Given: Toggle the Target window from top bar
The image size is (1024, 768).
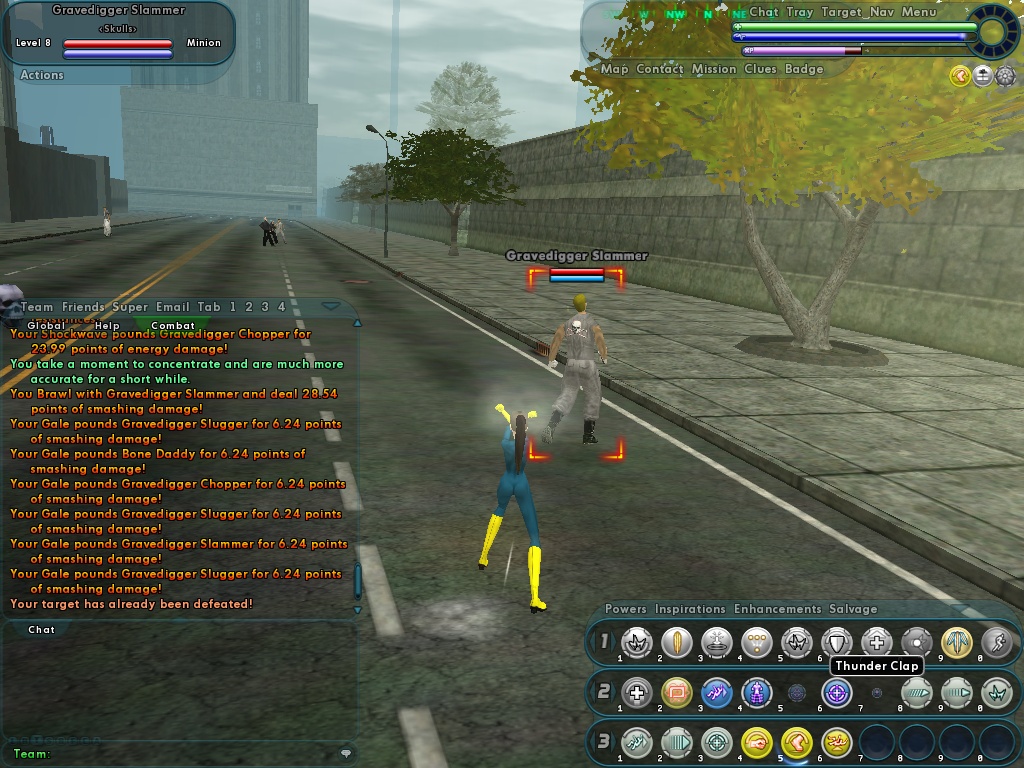Looking at the screenshot, I should pos(843,12).
